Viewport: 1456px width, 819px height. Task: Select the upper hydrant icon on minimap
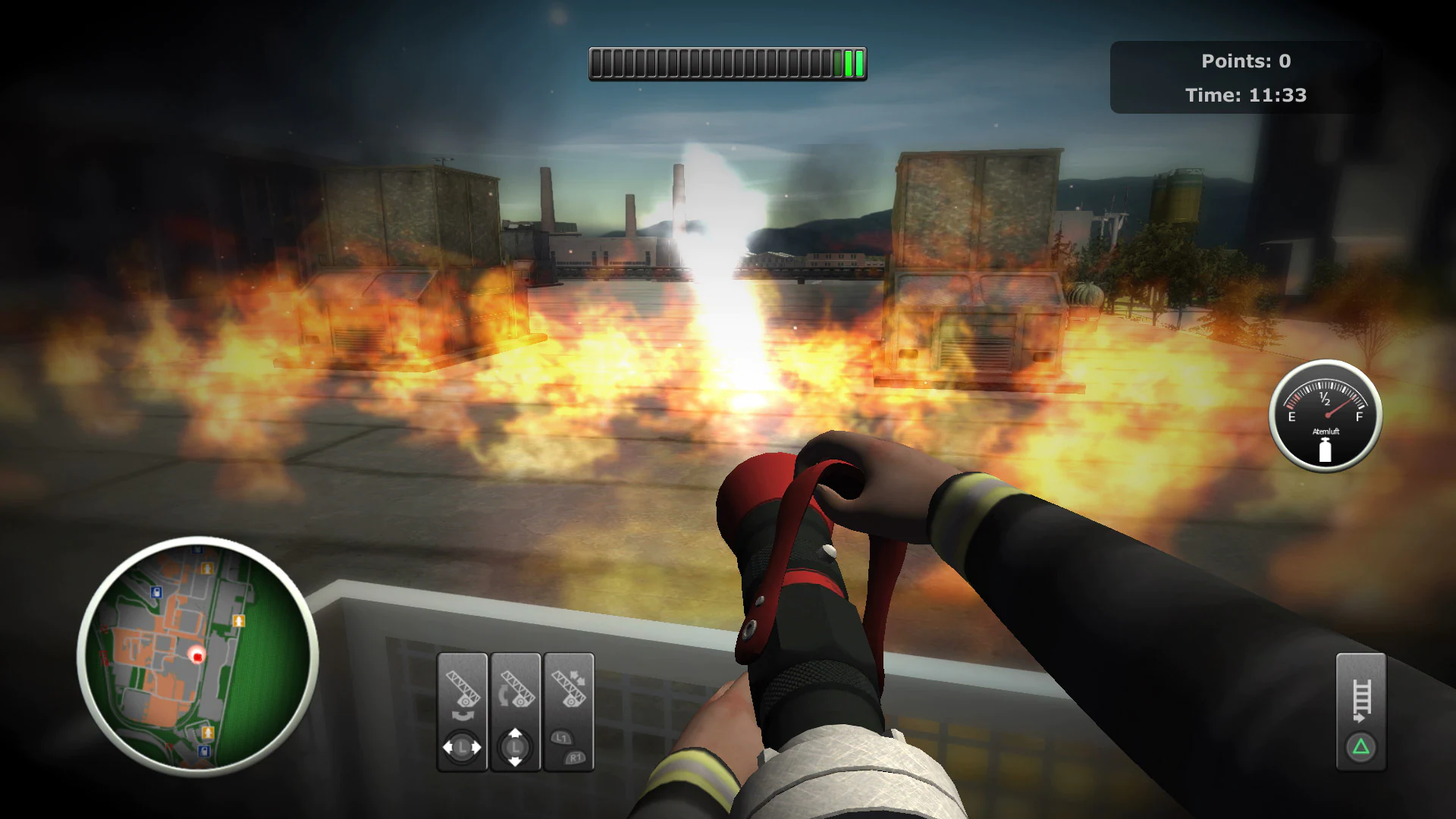[208, 569]
